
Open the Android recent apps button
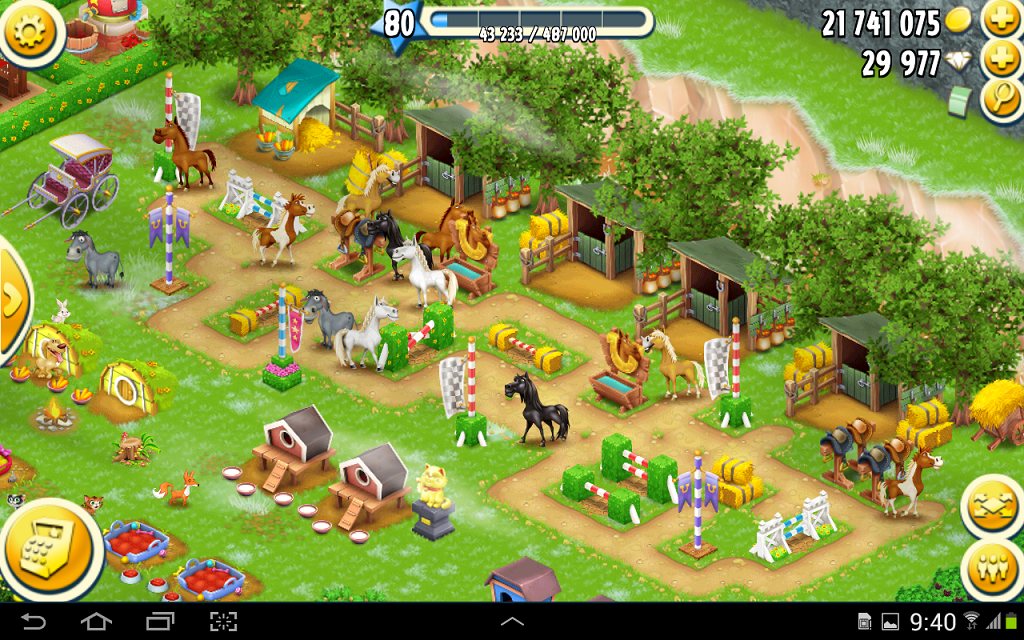[160, 621]
